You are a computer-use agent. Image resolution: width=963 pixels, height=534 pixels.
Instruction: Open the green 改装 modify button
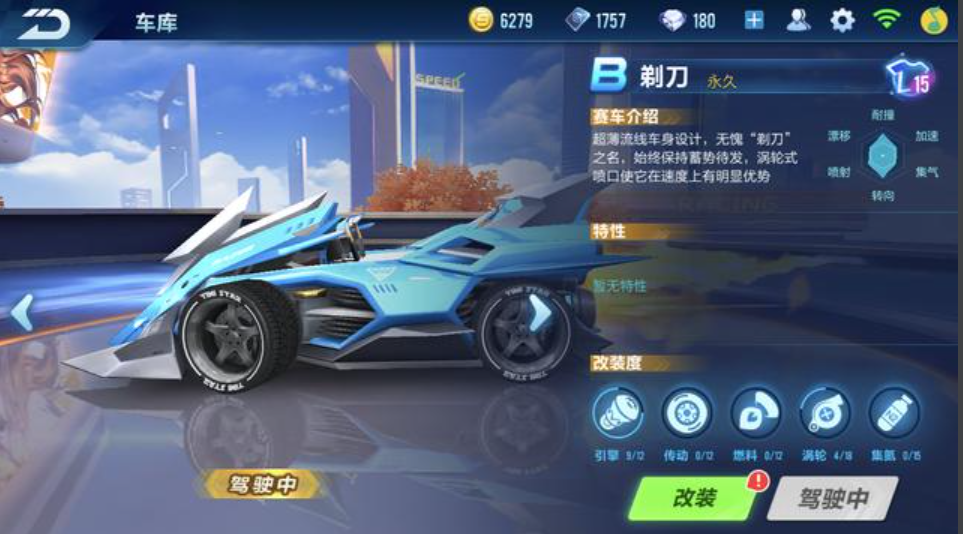(694, 498)
